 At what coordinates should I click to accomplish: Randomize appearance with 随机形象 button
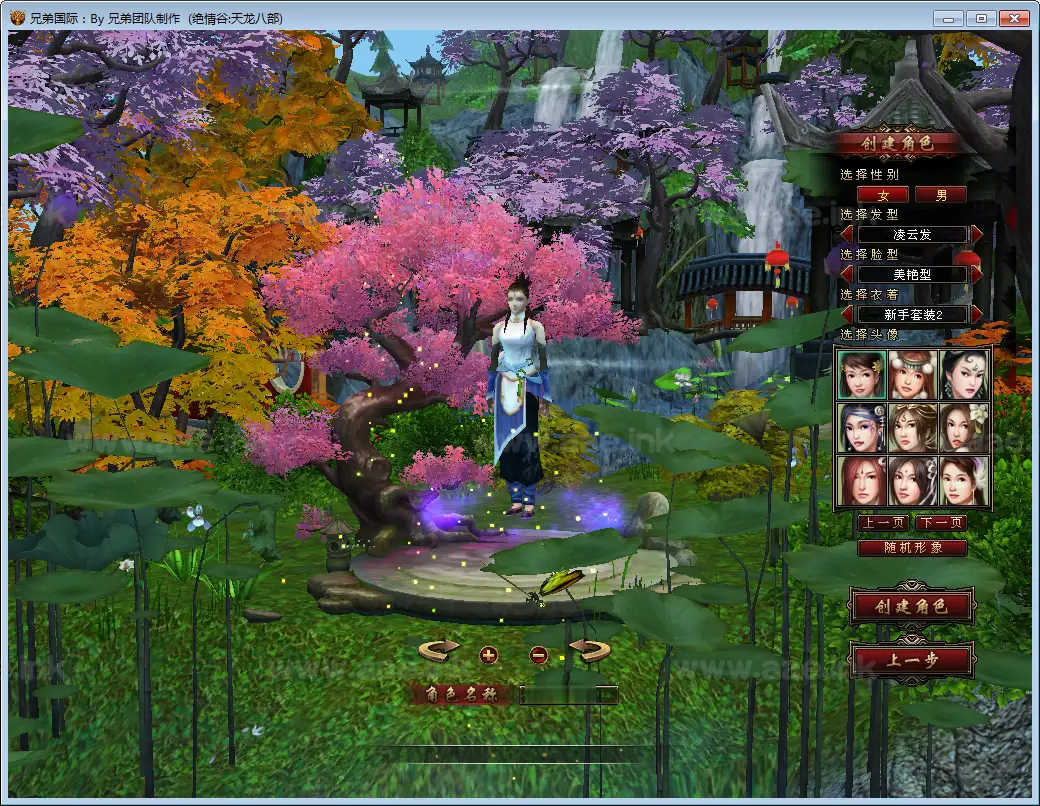point(912,548)
